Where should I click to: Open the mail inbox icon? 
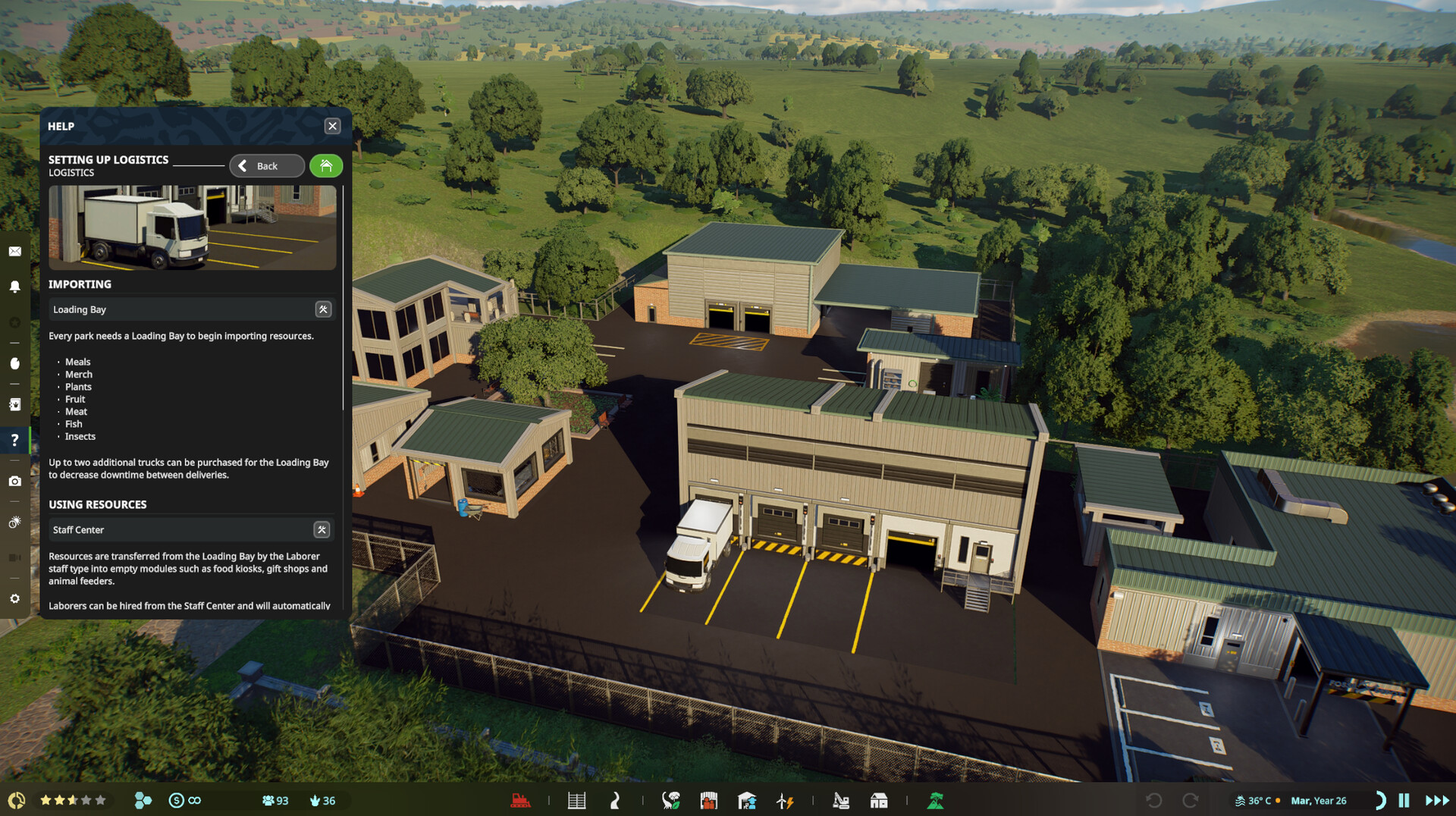[14, 252]
